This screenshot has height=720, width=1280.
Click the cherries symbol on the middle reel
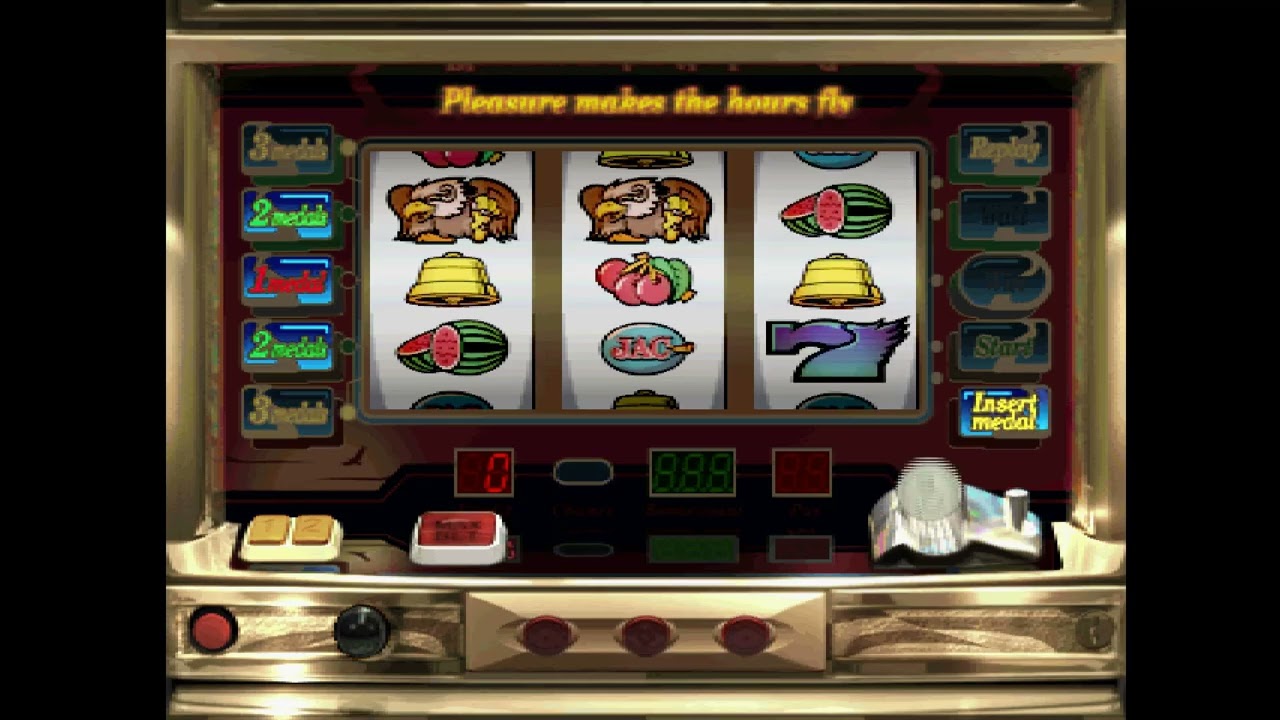tap(645, 282)
